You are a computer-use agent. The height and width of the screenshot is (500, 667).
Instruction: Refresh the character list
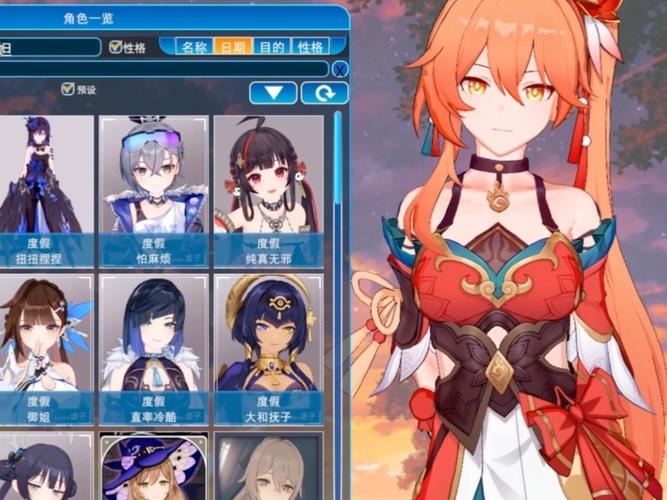[x=325, y=93]
